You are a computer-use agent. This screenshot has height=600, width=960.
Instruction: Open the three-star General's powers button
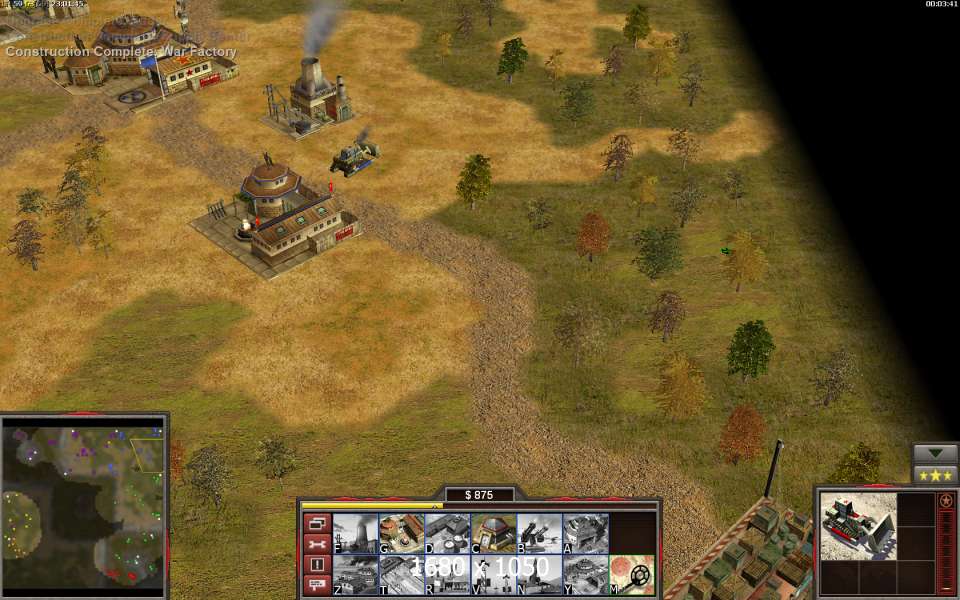[x=936, y=475]
